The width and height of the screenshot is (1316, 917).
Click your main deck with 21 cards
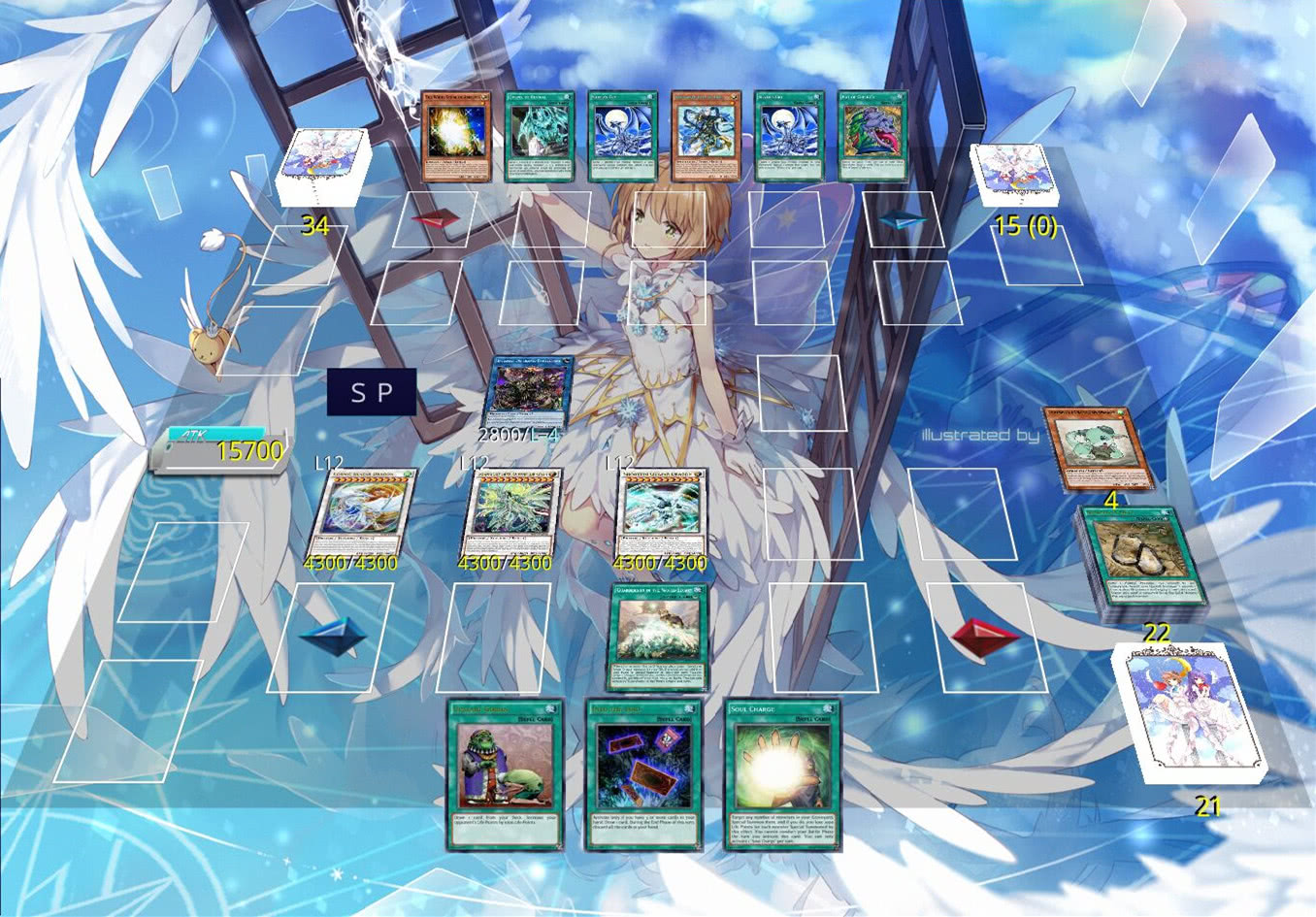pyautogui.click(x=1189, y=713)
